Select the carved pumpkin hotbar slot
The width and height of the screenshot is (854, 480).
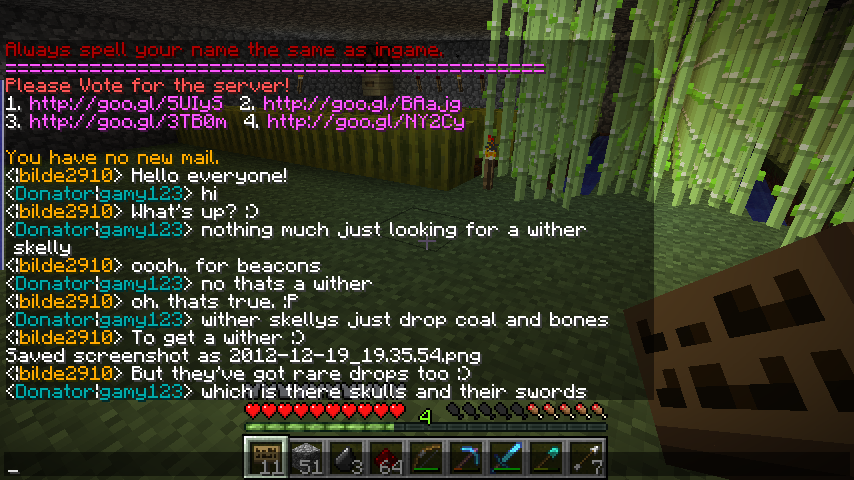[267, 458]
